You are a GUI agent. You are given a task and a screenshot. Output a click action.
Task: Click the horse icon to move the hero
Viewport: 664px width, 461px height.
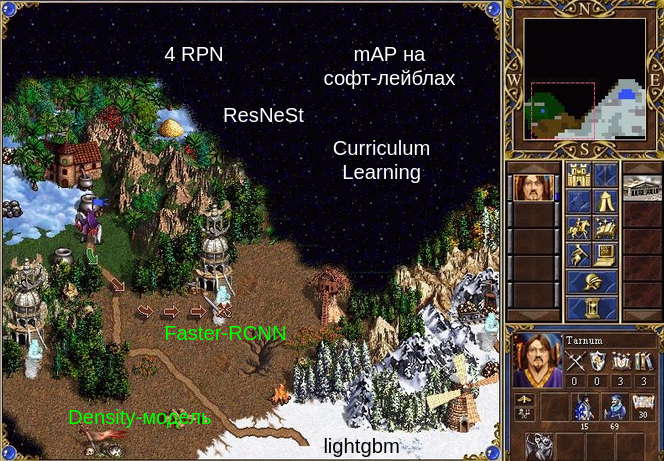(580, 229)
